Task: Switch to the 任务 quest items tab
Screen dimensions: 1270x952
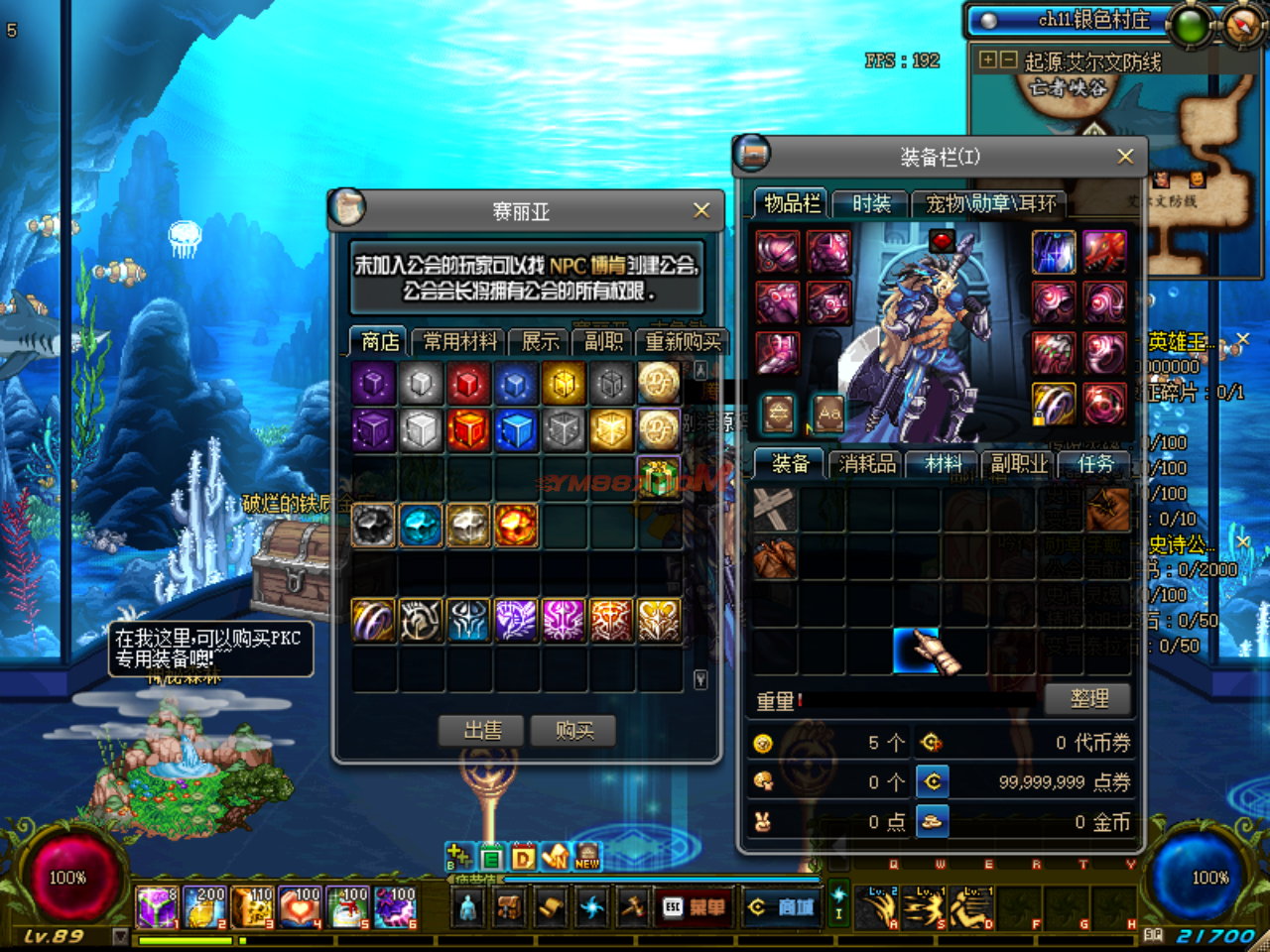Action: [x=1095, y=464]
